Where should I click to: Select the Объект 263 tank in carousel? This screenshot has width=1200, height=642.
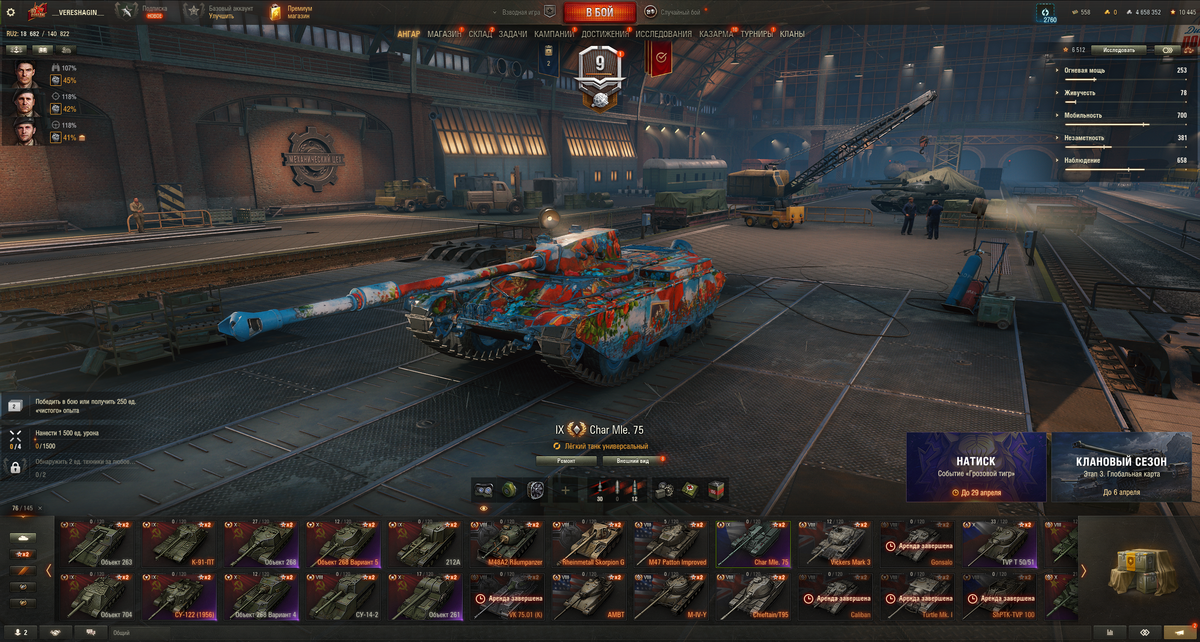coord(95,543)
